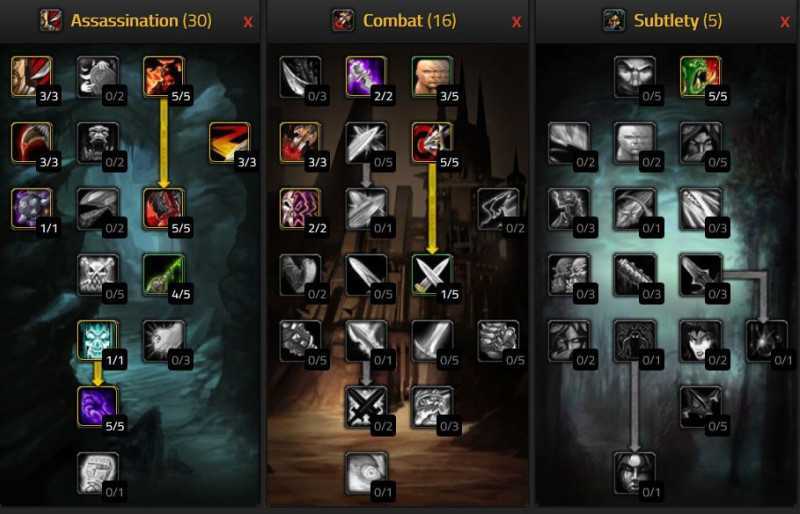Select the Precision talent in Combat
800x514 pixels.
(431, 142)
